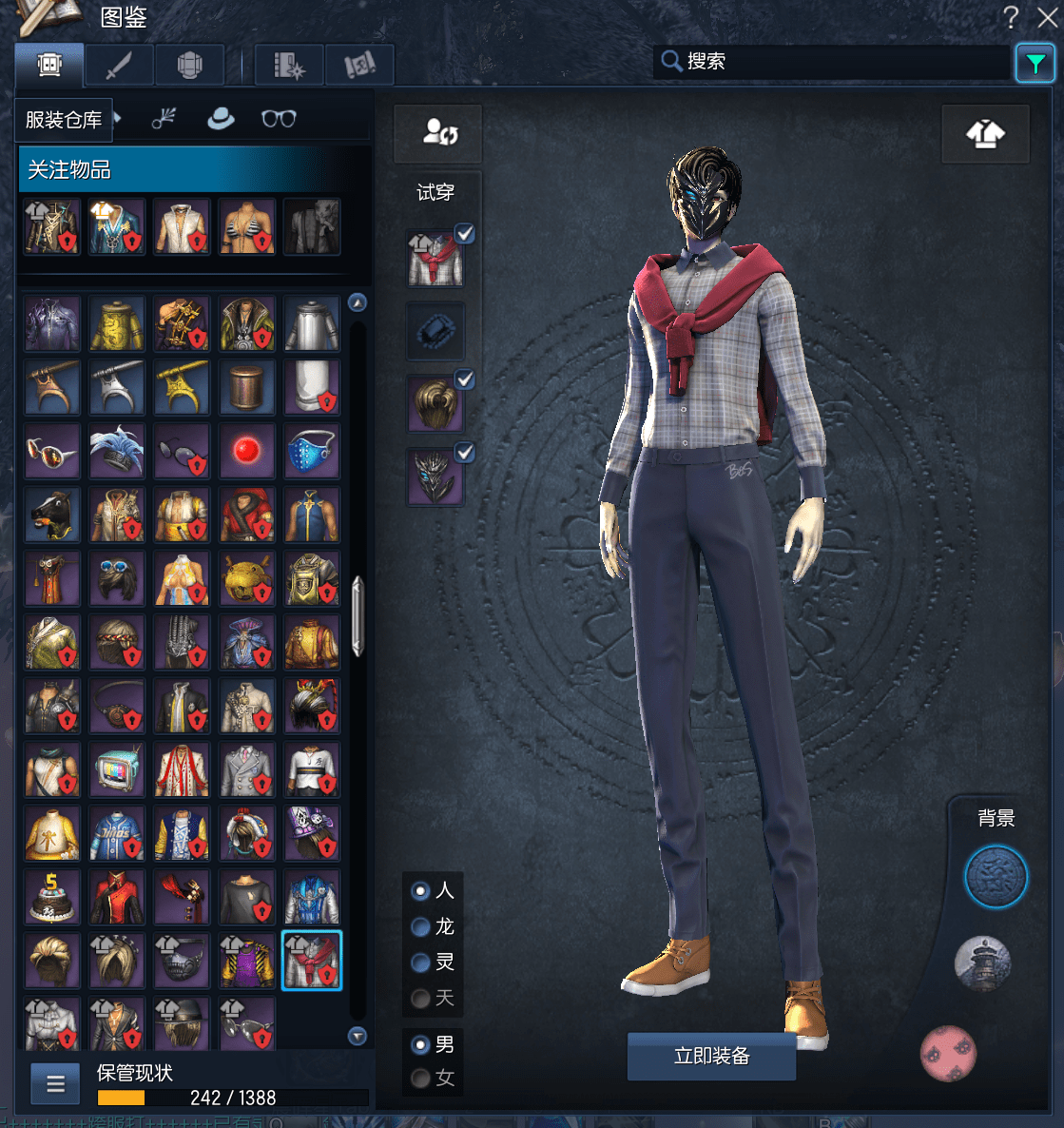Open the help question mark
Image resolution: width=1064 pixels, height=1128 pixels.
click(x=1011, y=17)
